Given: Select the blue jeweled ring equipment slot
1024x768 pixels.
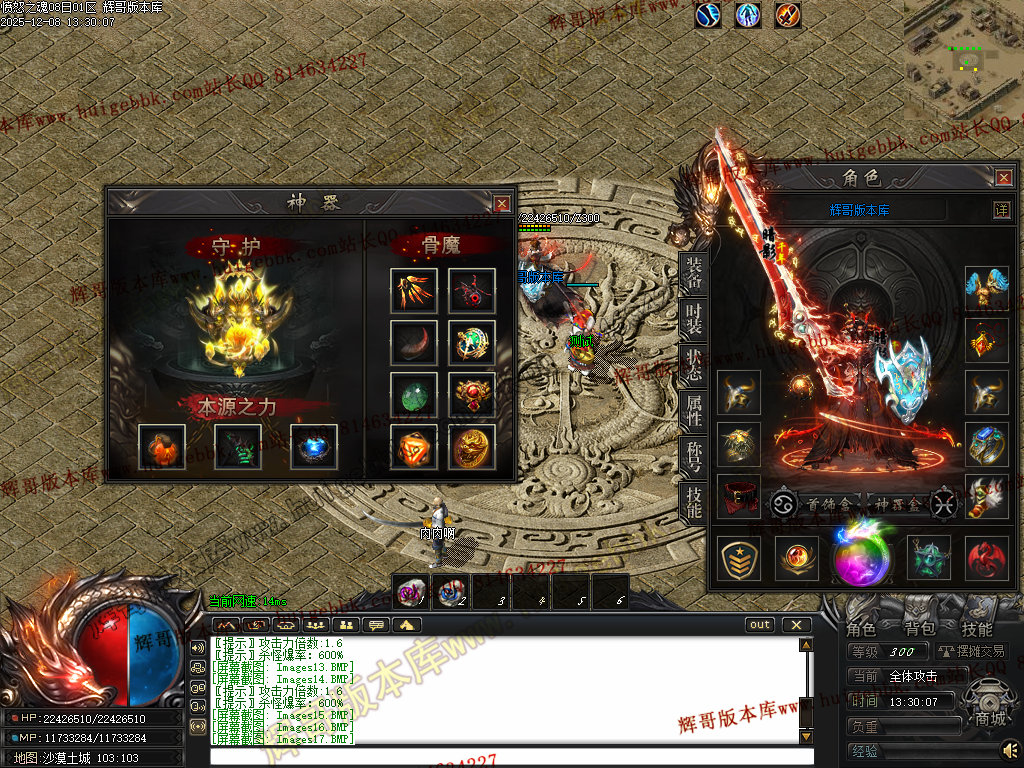Looking at the screenshot, I should 987,444.
